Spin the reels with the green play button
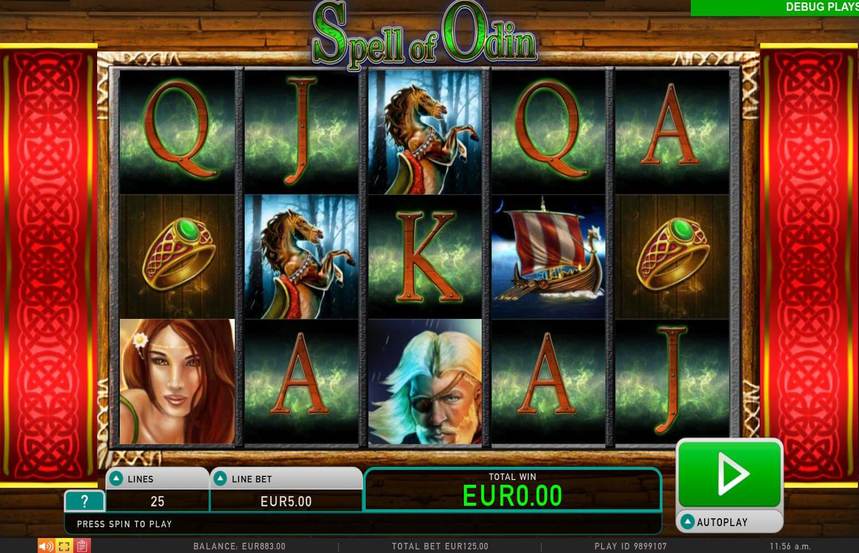 729,474
